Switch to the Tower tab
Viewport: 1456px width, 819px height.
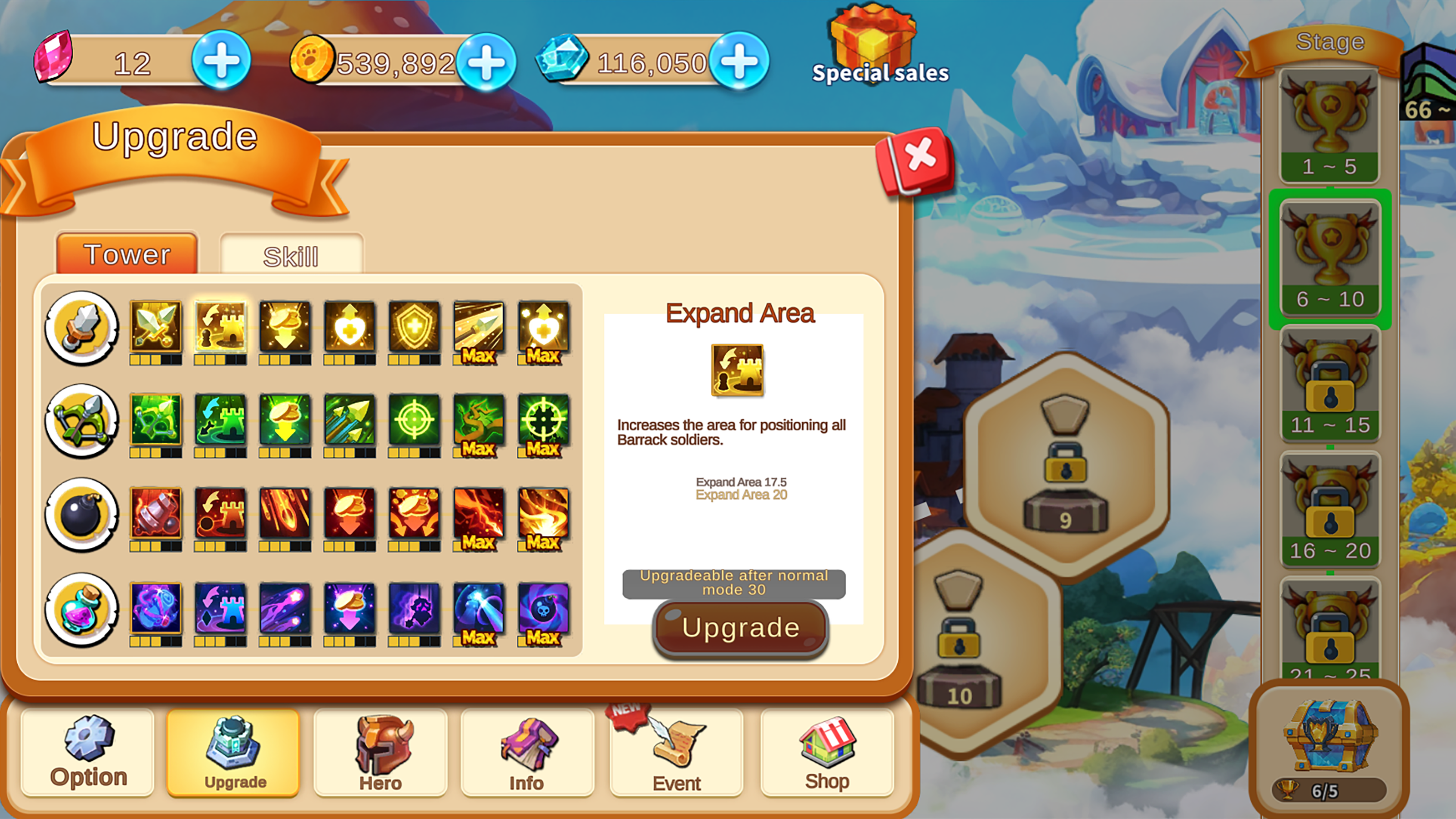(x=126, y=254)
